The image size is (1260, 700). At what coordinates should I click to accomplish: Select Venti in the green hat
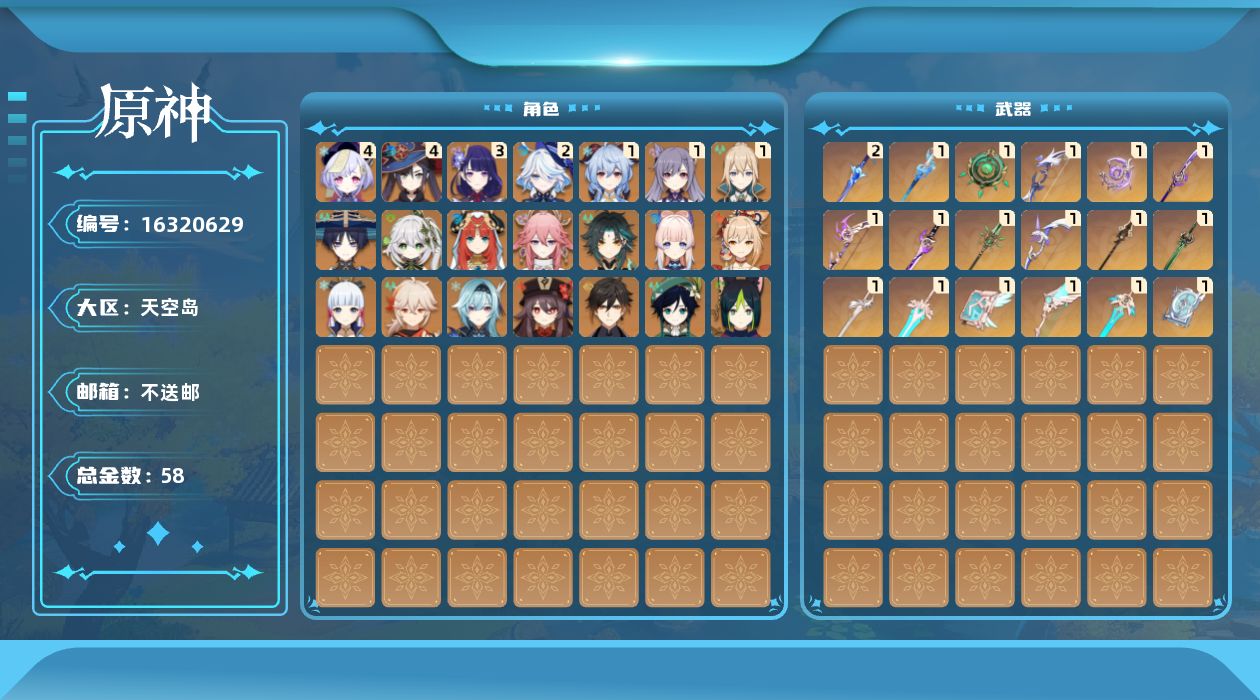point(675,307)
